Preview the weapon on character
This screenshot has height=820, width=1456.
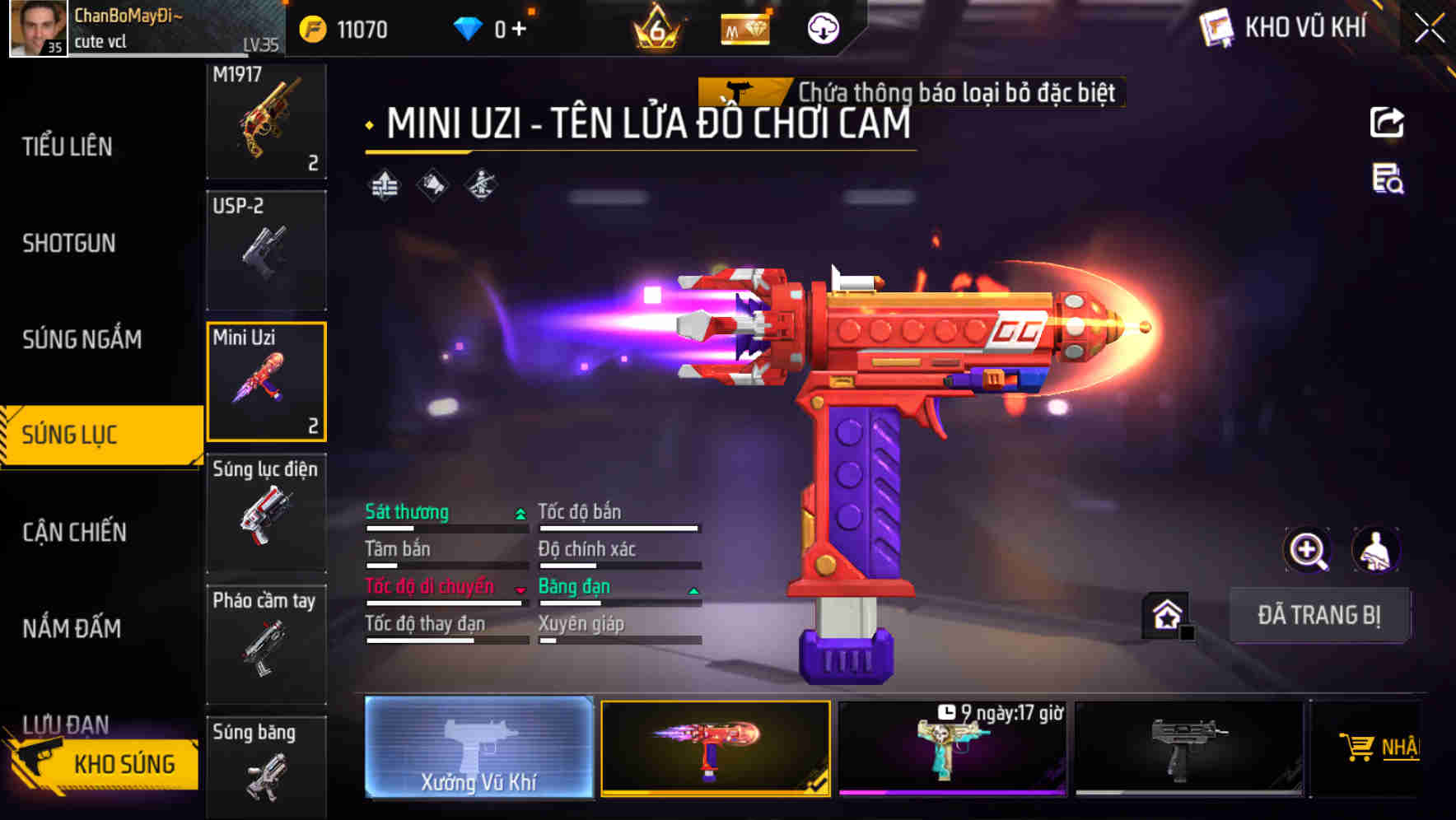coord(1375,550)
